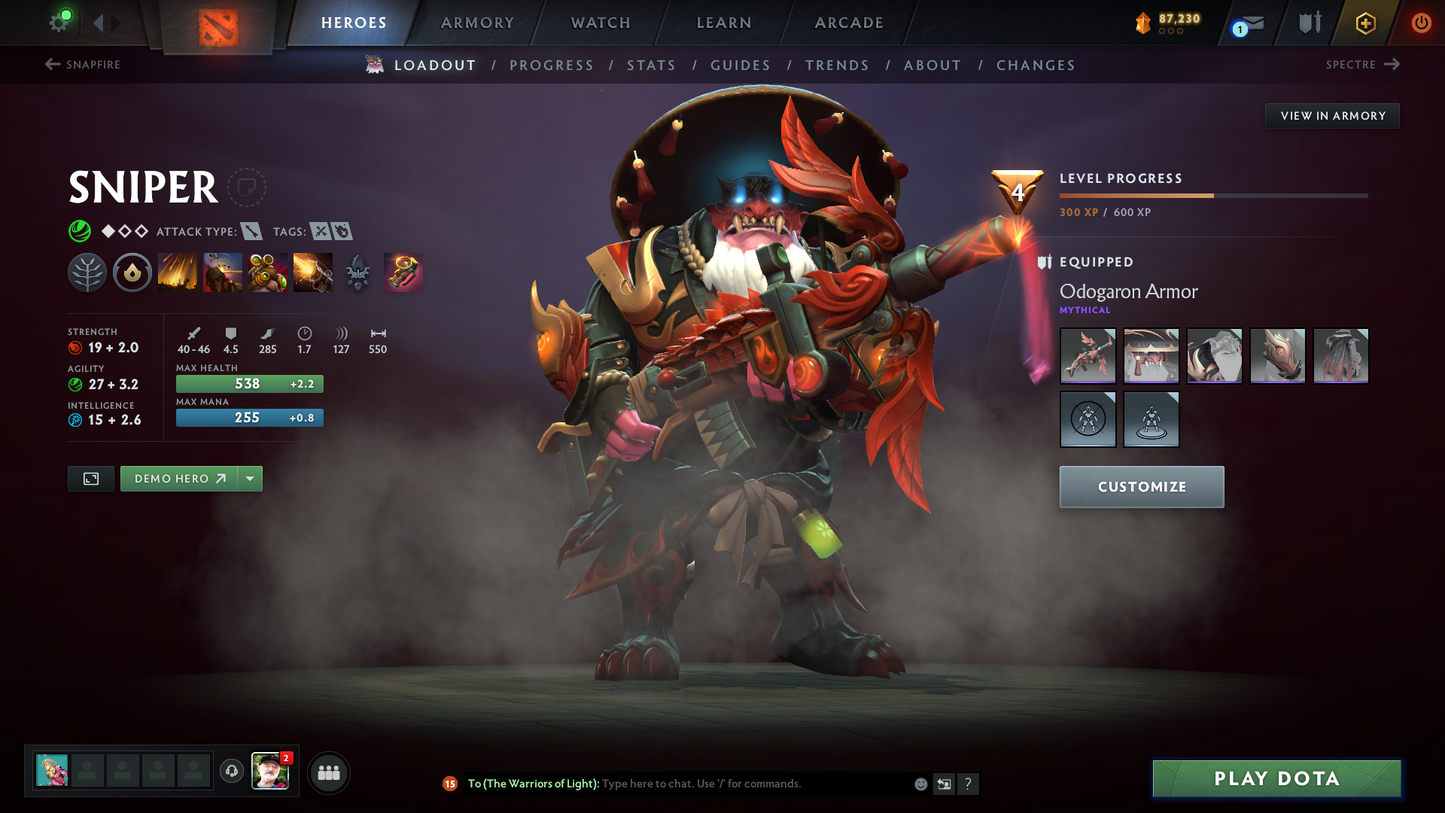Open Dota Plus via the gold hexagon icon

pos(1366,22)
